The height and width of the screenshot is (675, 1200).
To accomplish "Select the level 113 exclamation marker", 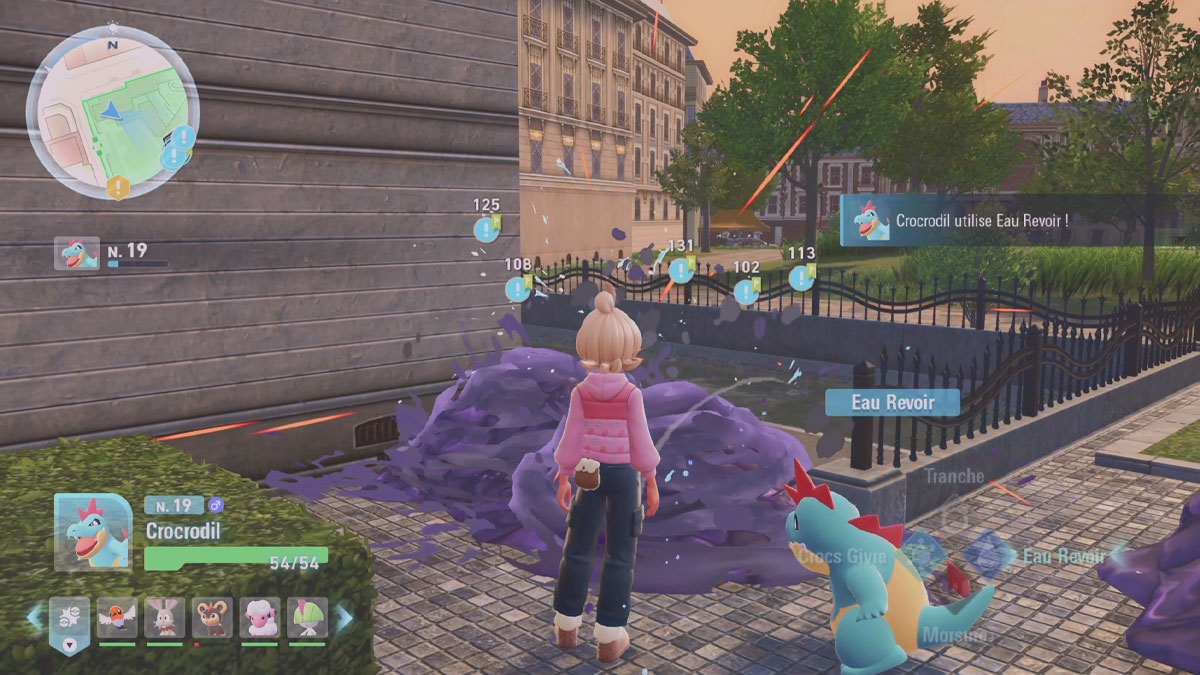I will coord(801,277).
